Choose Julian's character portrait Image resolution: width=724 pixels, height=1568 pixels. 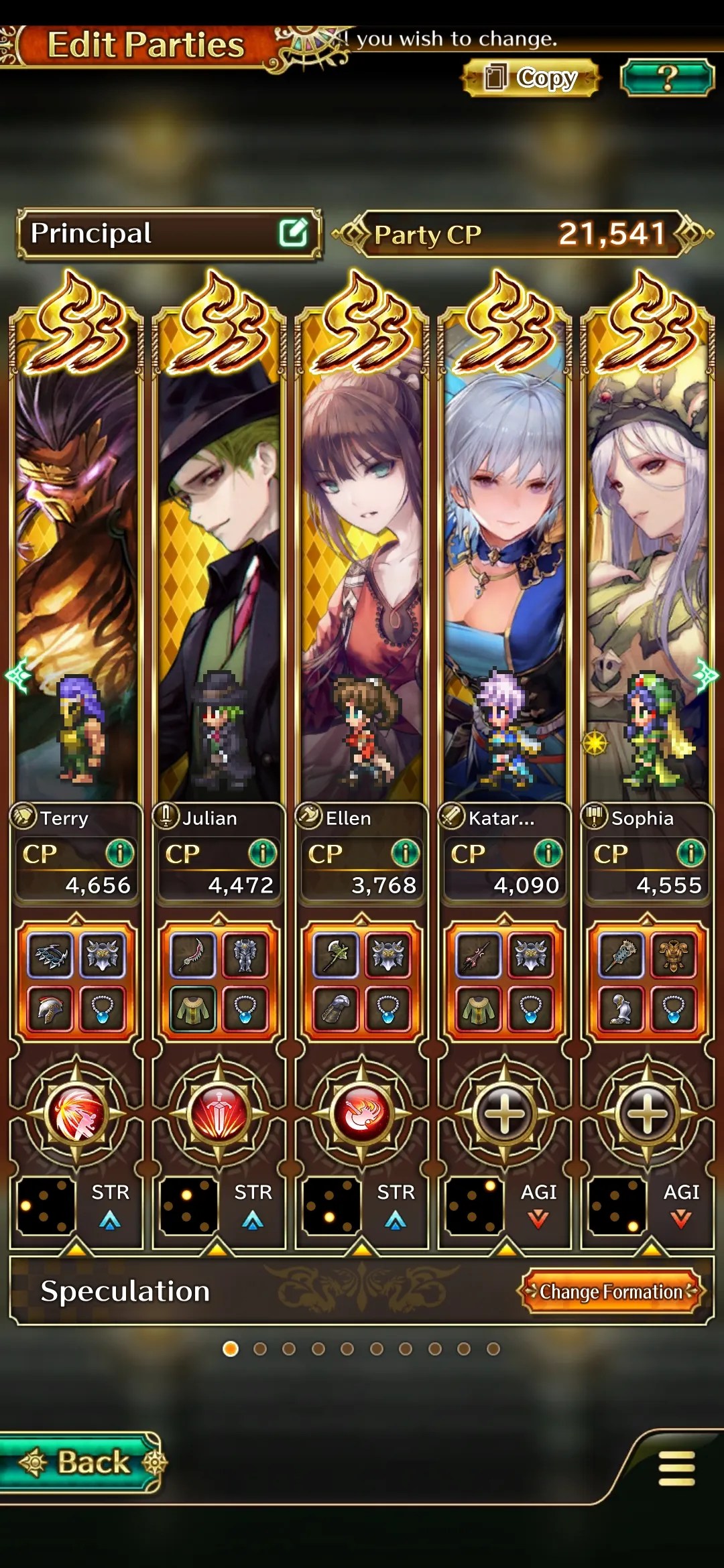(x=219, y=570)
